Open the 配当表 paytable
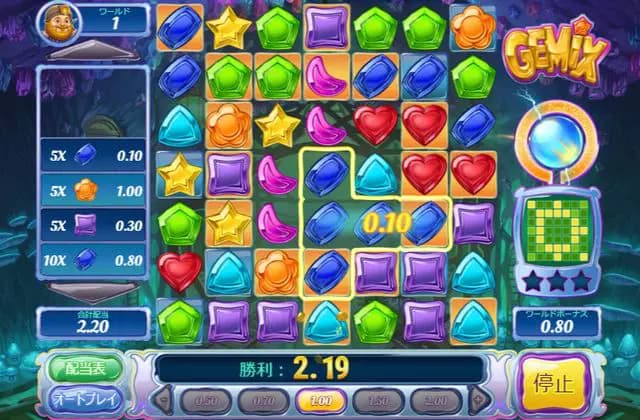640x420 pixels. click(85, 366)
